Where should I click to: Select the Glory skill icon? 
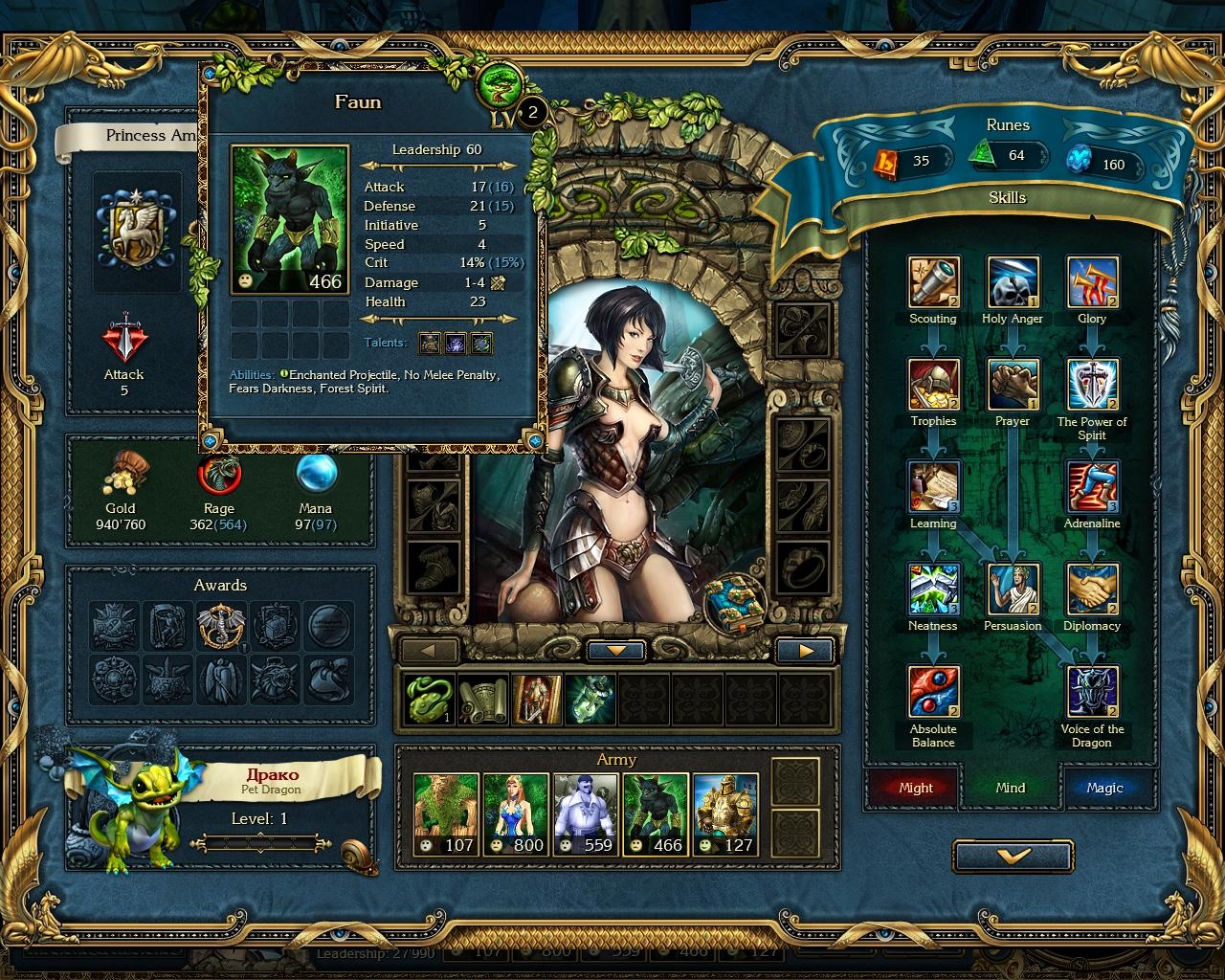point(1091,280)
